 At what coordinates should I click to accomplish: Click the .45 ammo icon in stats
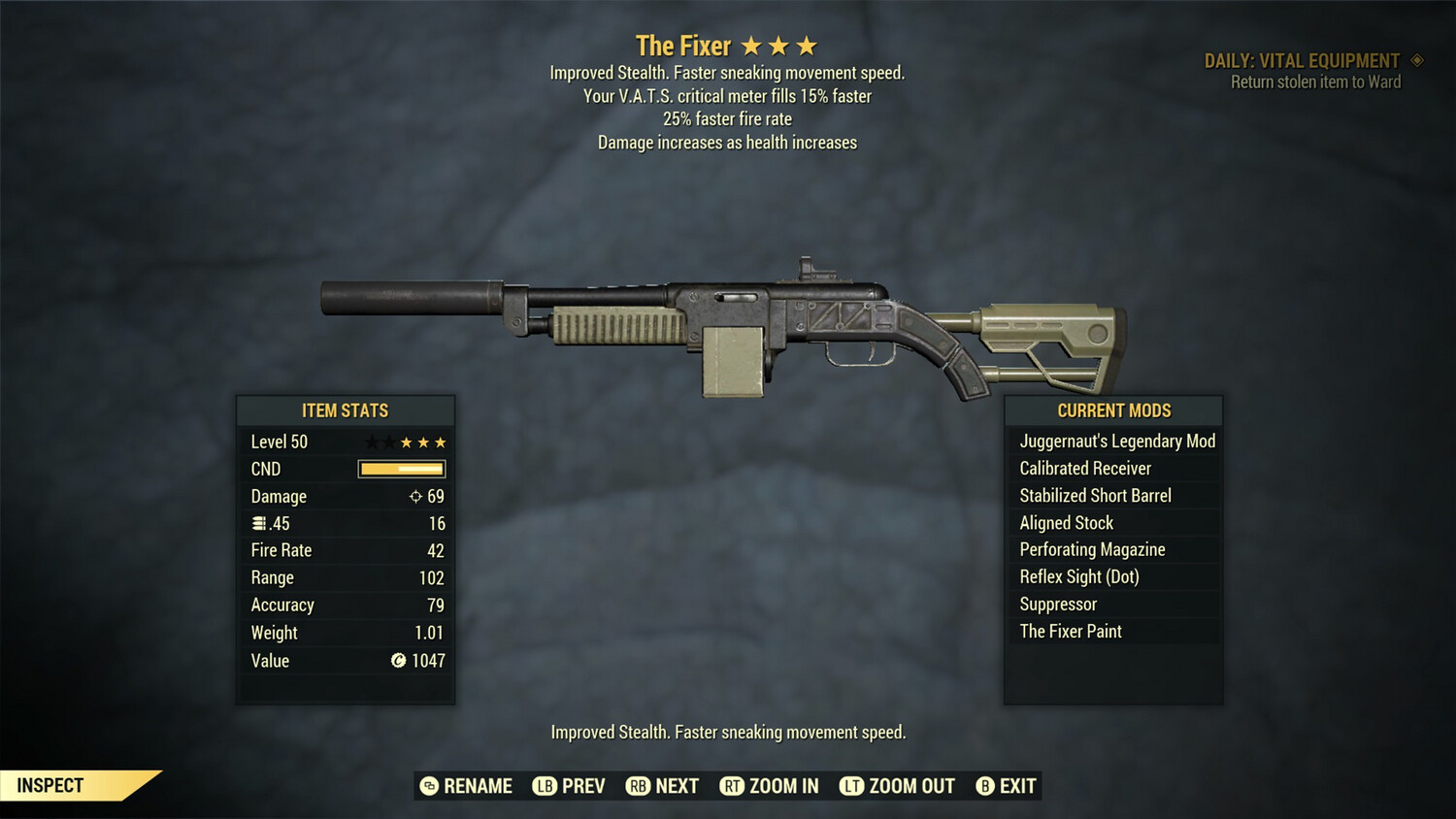click(259, 523)
